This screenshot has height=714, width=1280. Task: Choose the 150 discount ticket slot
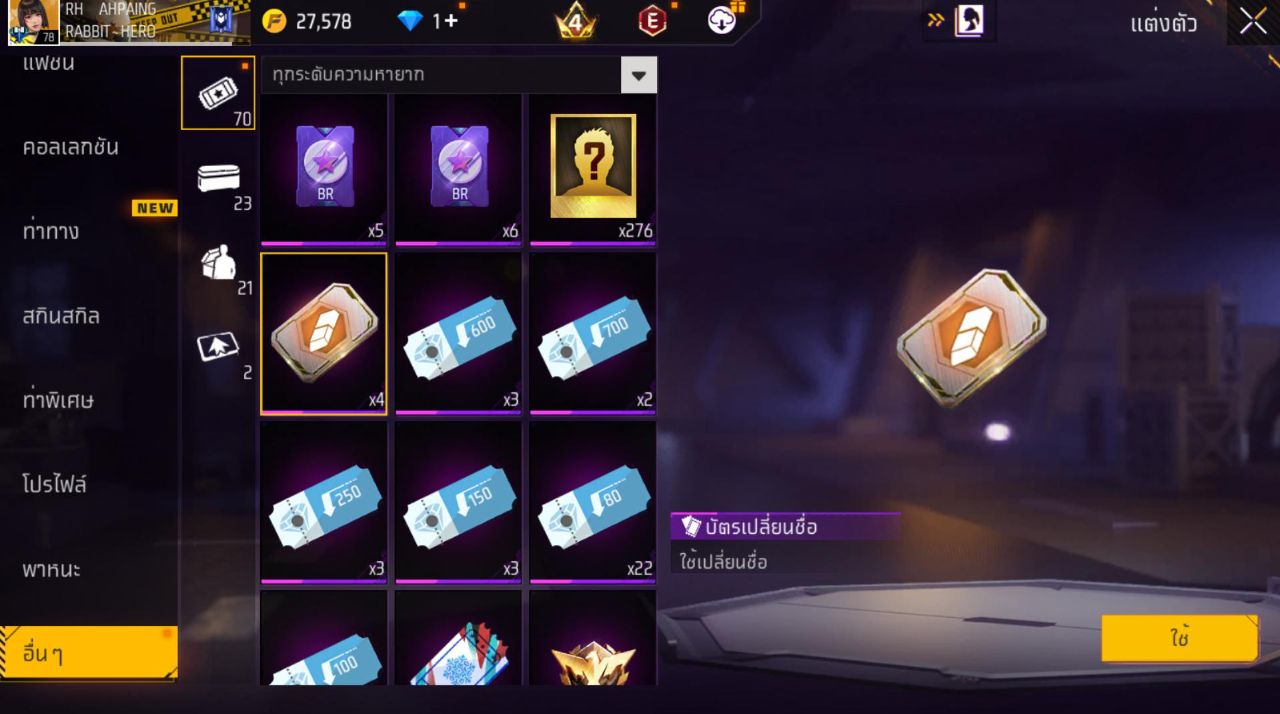[x=458, y=502]
